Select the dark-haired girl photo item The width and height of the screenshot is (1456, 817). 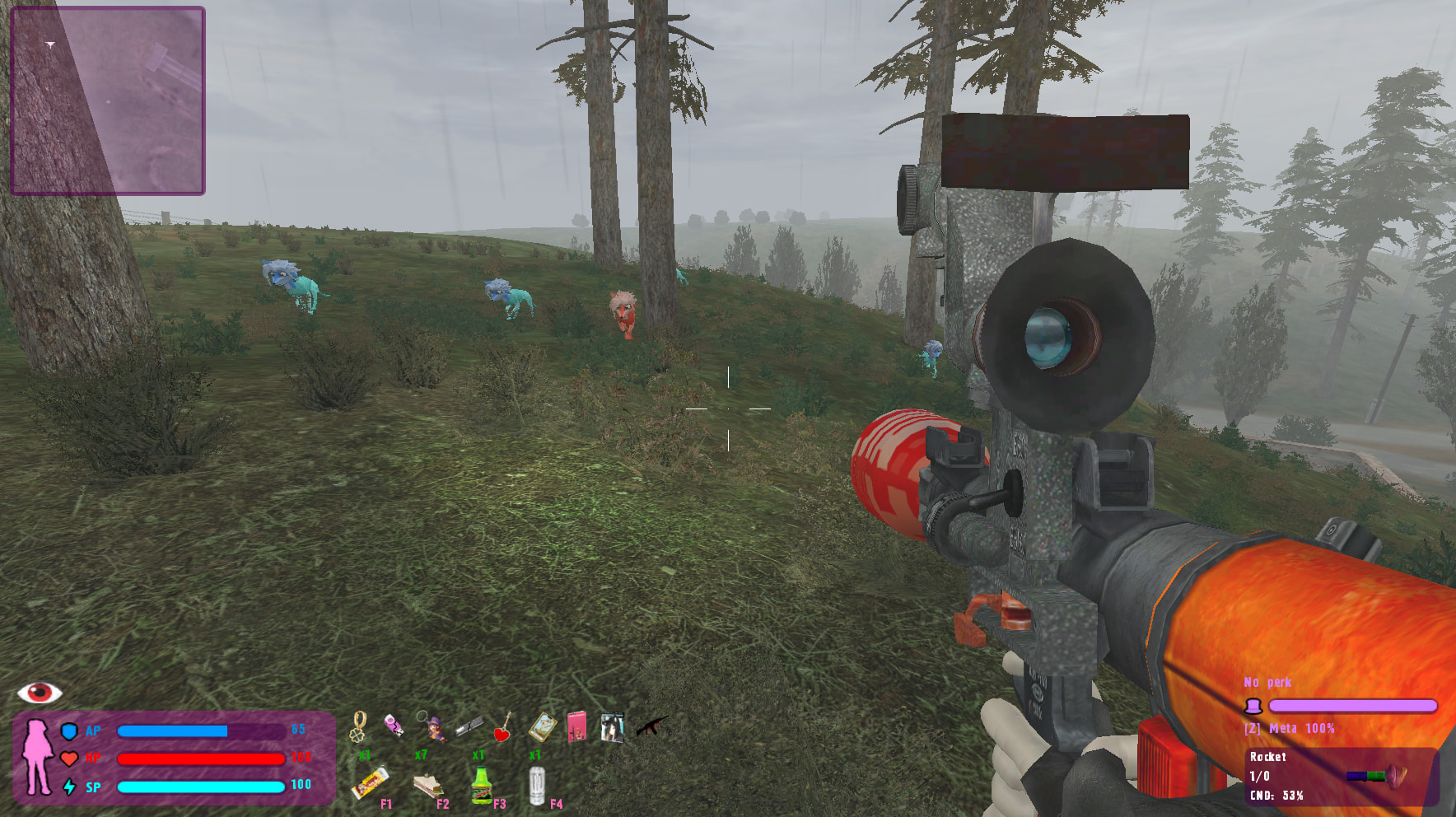612,727
